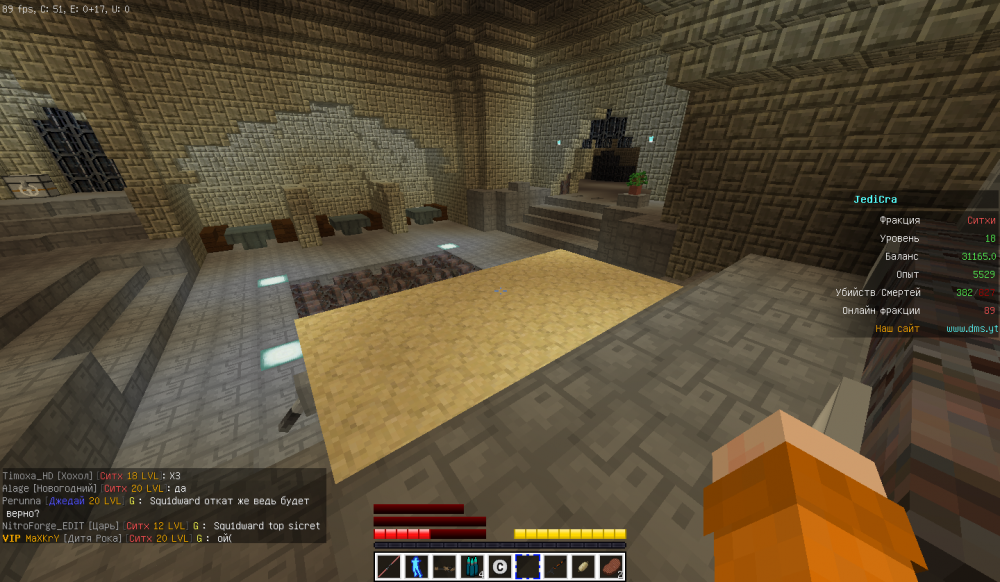The width and height of the screenshot is (1000, 582).
Task: Choose the brown rifle hotbar slot
Action: (444, 567)
